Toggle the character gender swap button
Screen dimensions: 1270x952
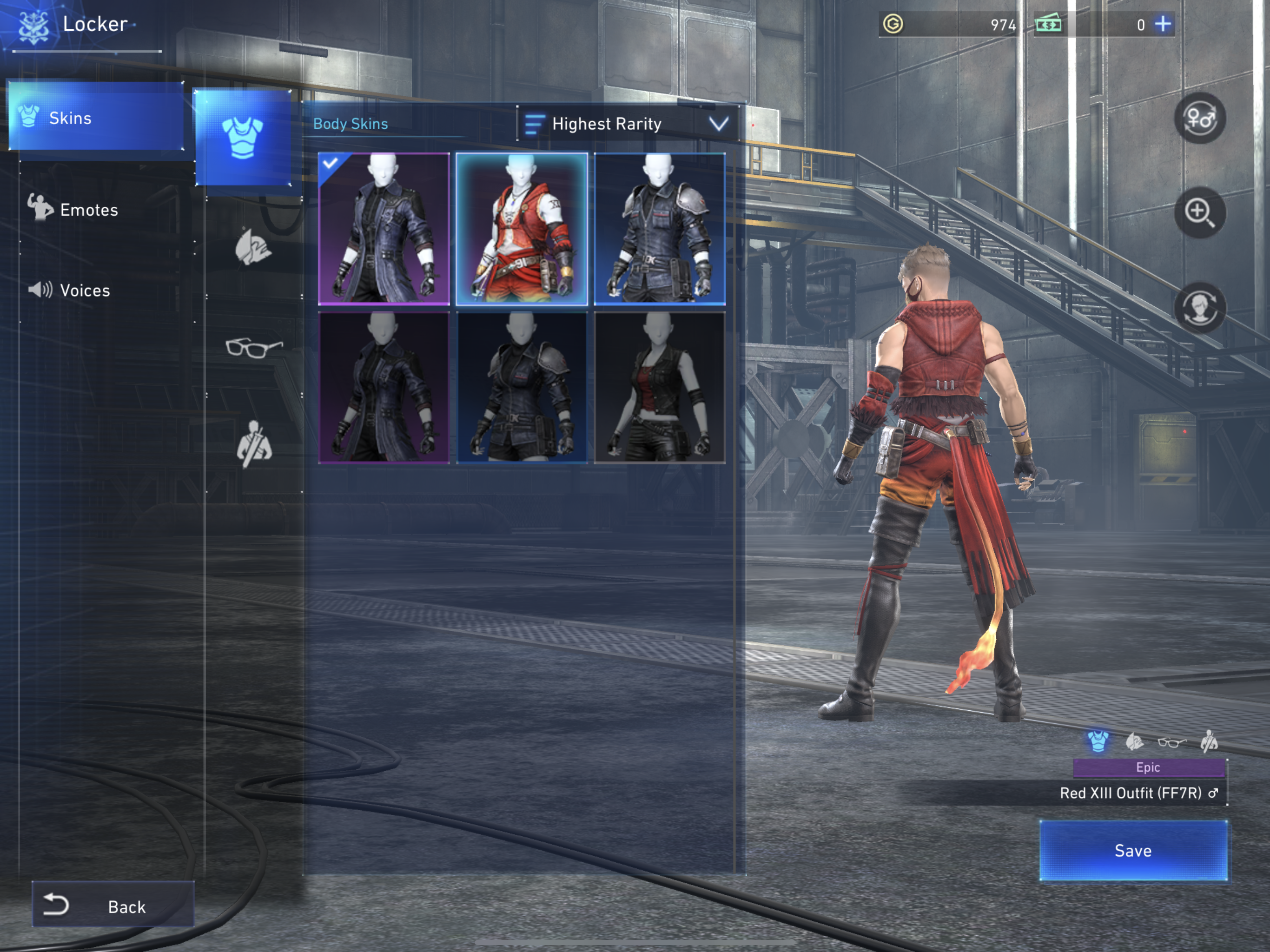pyautogui.click(x=1199, y=118)
